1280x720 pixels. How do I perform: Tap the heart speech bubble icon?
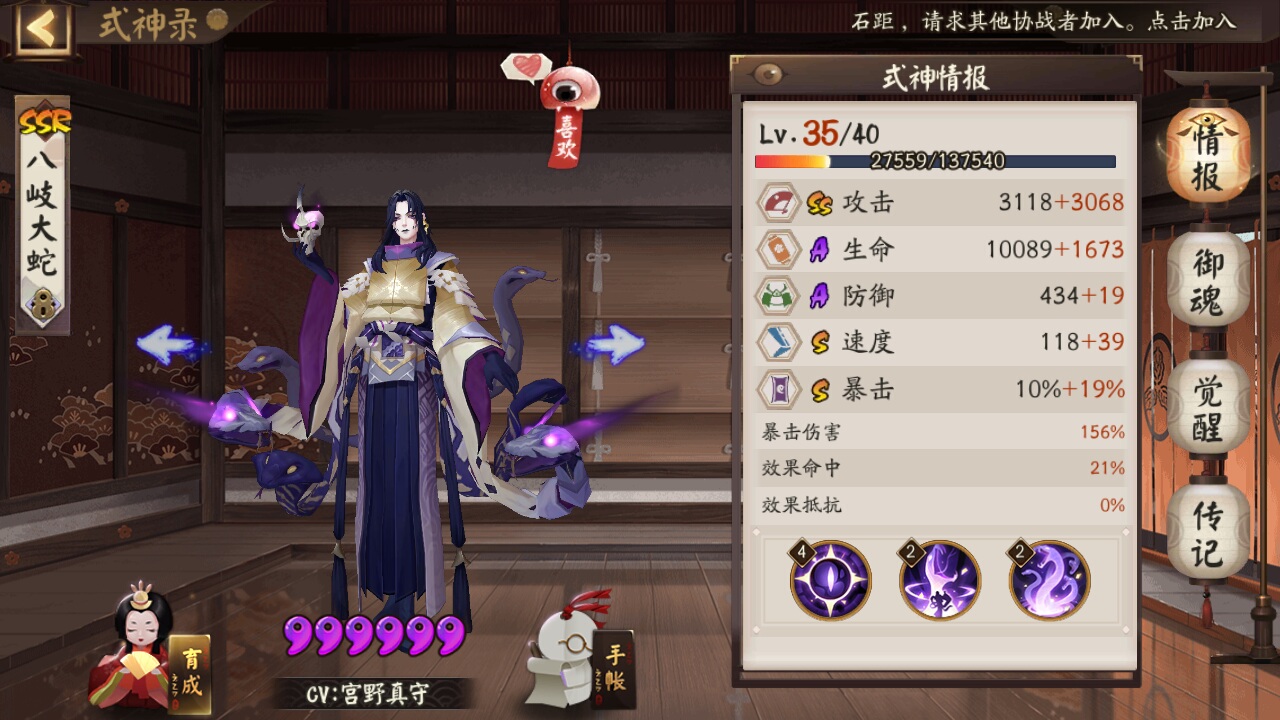526,68
